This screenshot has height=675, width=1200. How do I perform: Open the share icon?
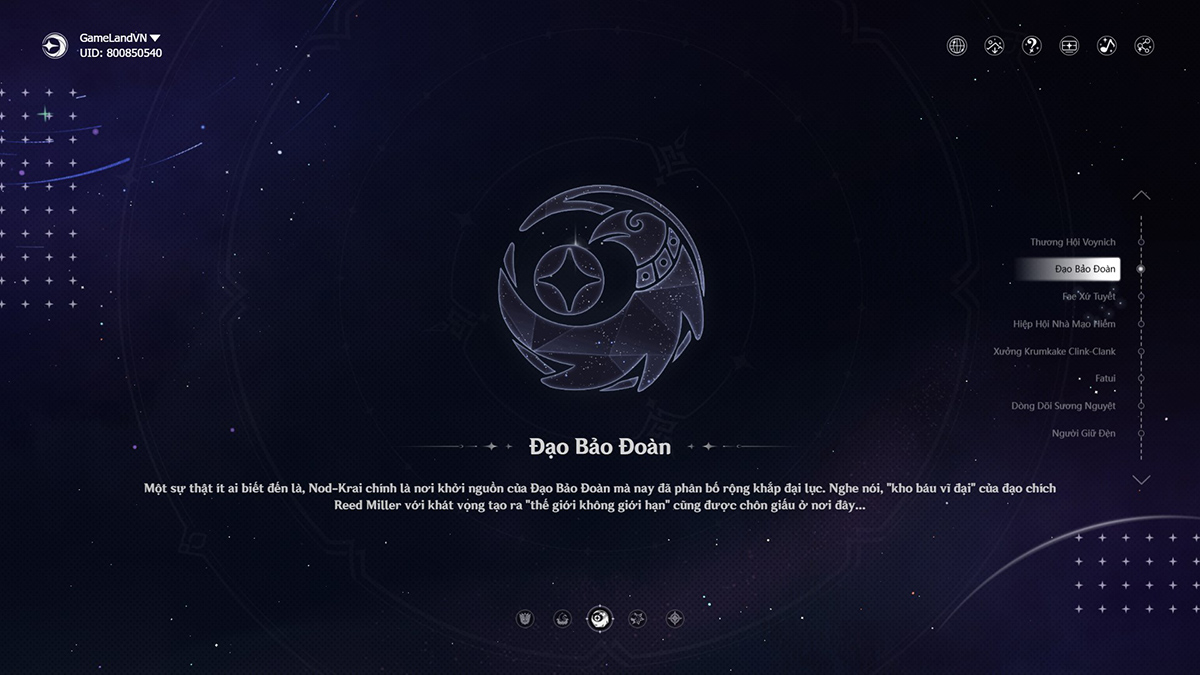point(1144,46)
